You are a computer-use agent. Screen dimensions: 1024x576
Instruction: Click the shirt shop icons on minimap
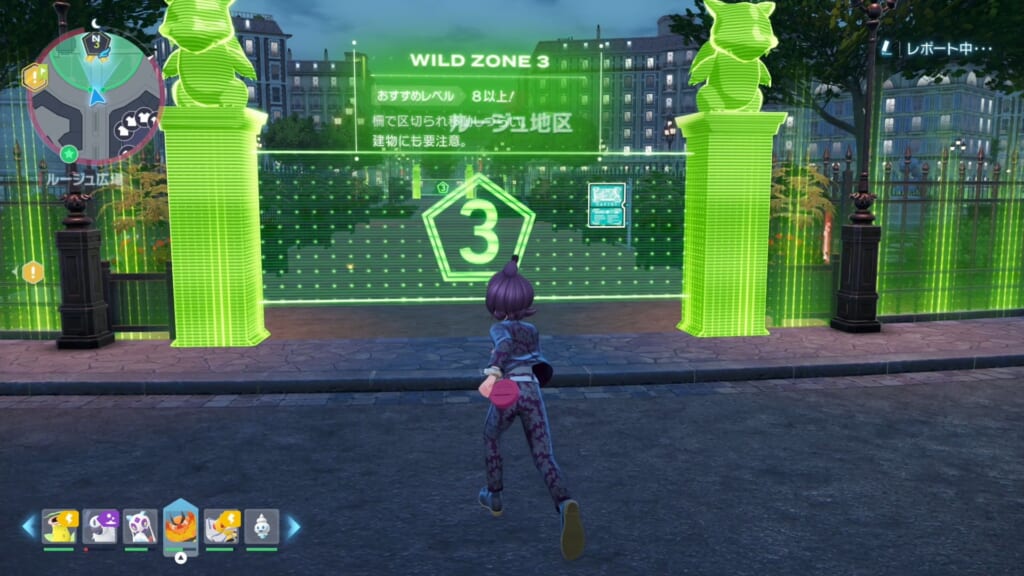click(134, 122)
